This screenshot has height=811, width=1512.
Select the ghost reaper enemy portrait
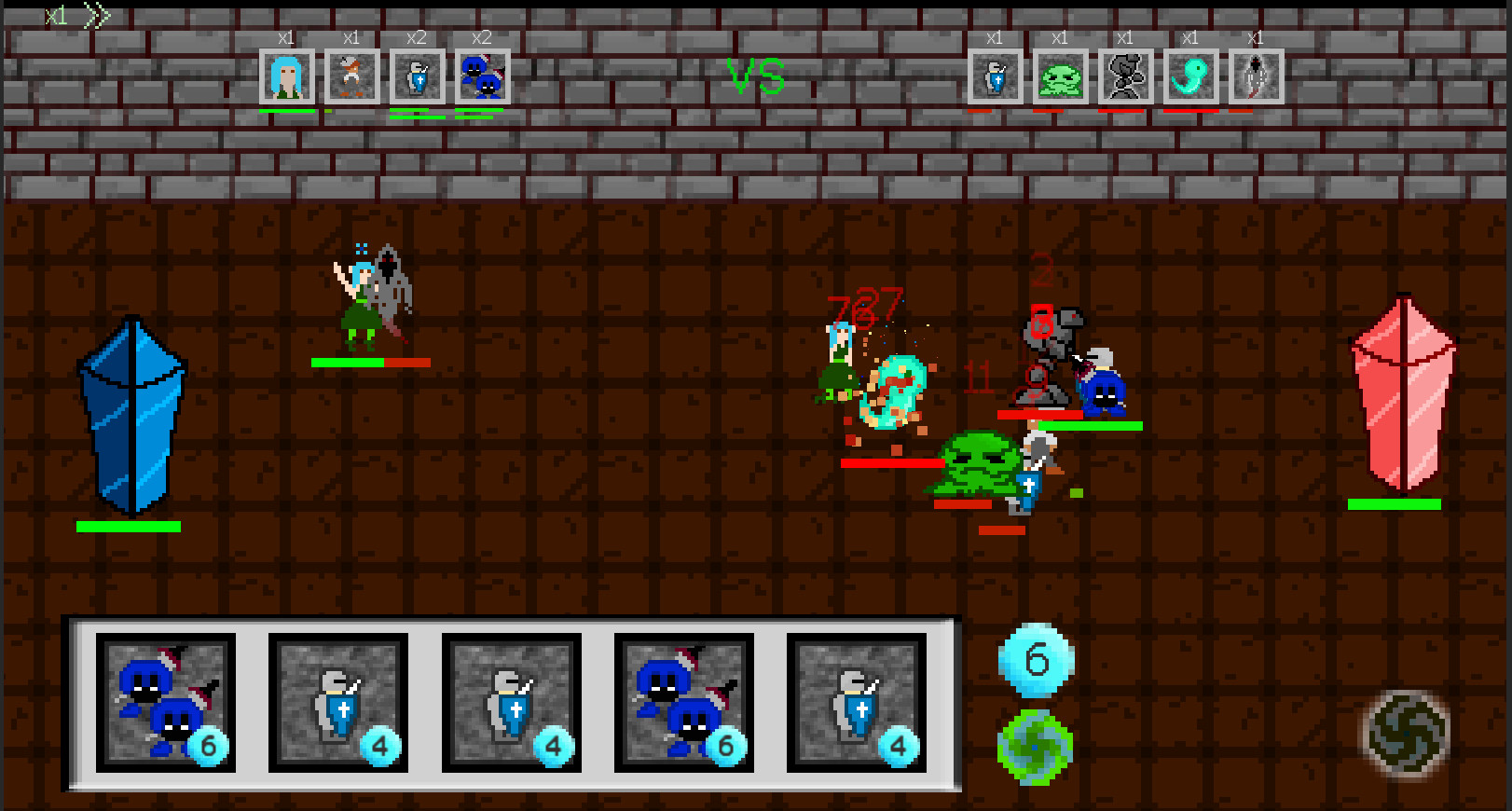[x=1256, y=76]
